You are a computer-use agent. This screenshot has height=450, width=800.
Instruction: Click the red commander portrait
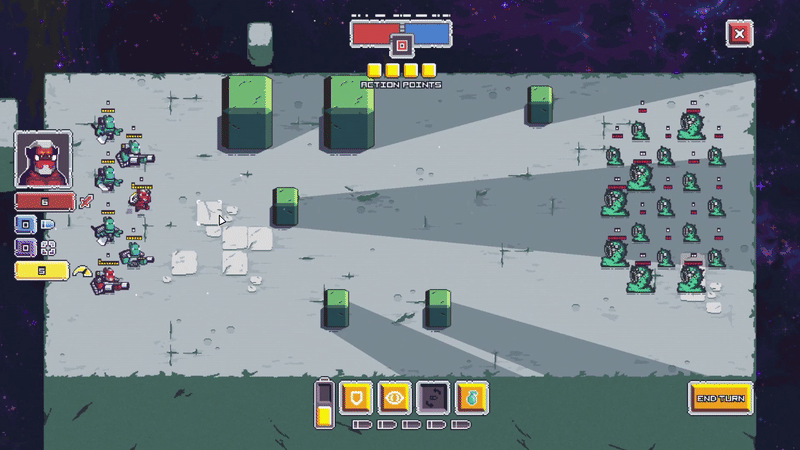tap(44, 160)
